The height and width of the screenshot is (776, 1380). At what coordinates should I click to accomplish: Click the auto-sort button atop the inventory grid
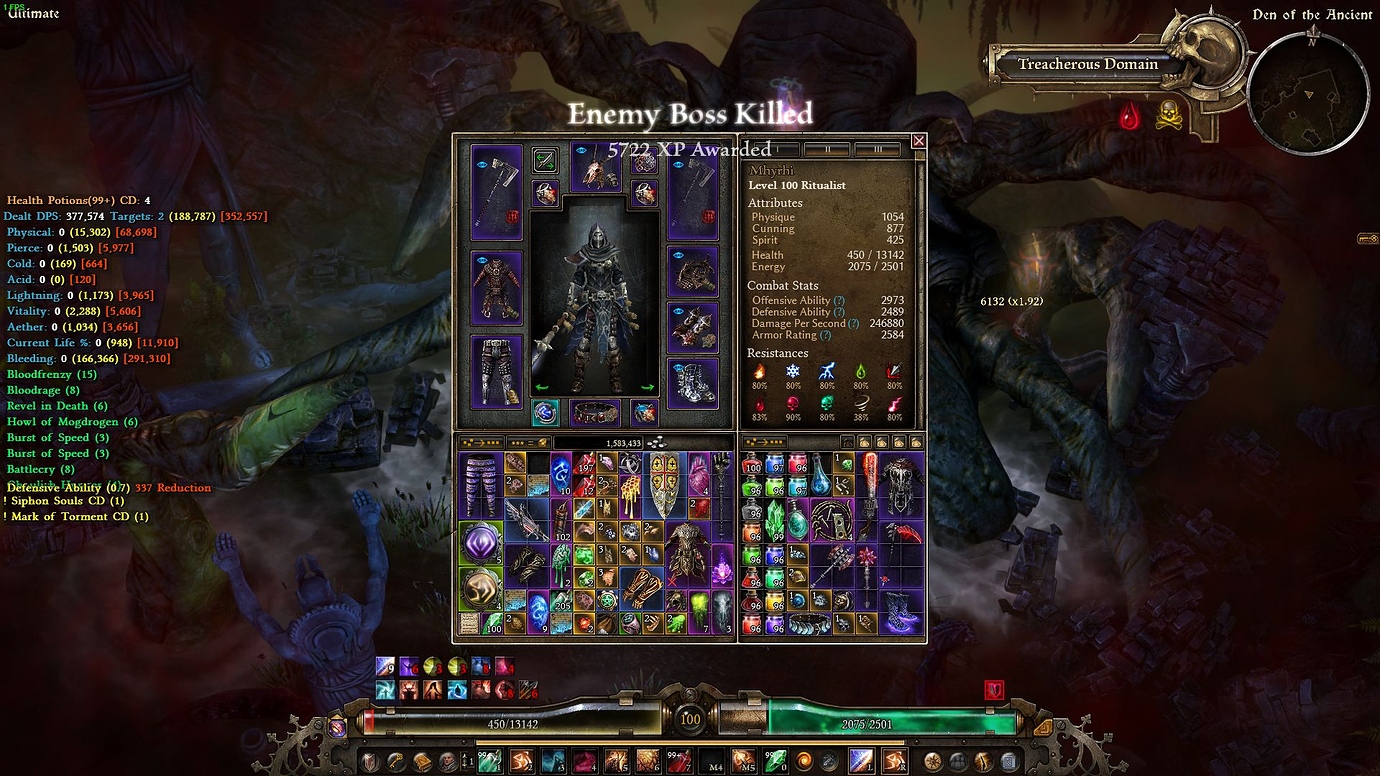(480, 443)
